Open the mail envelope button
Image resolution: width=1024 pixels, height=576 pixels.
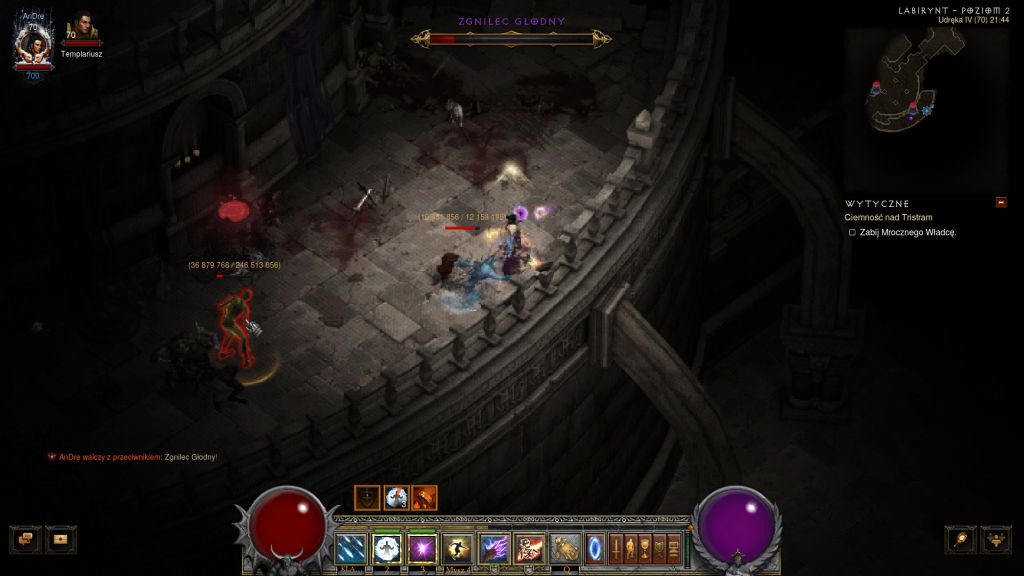[61, 538]
